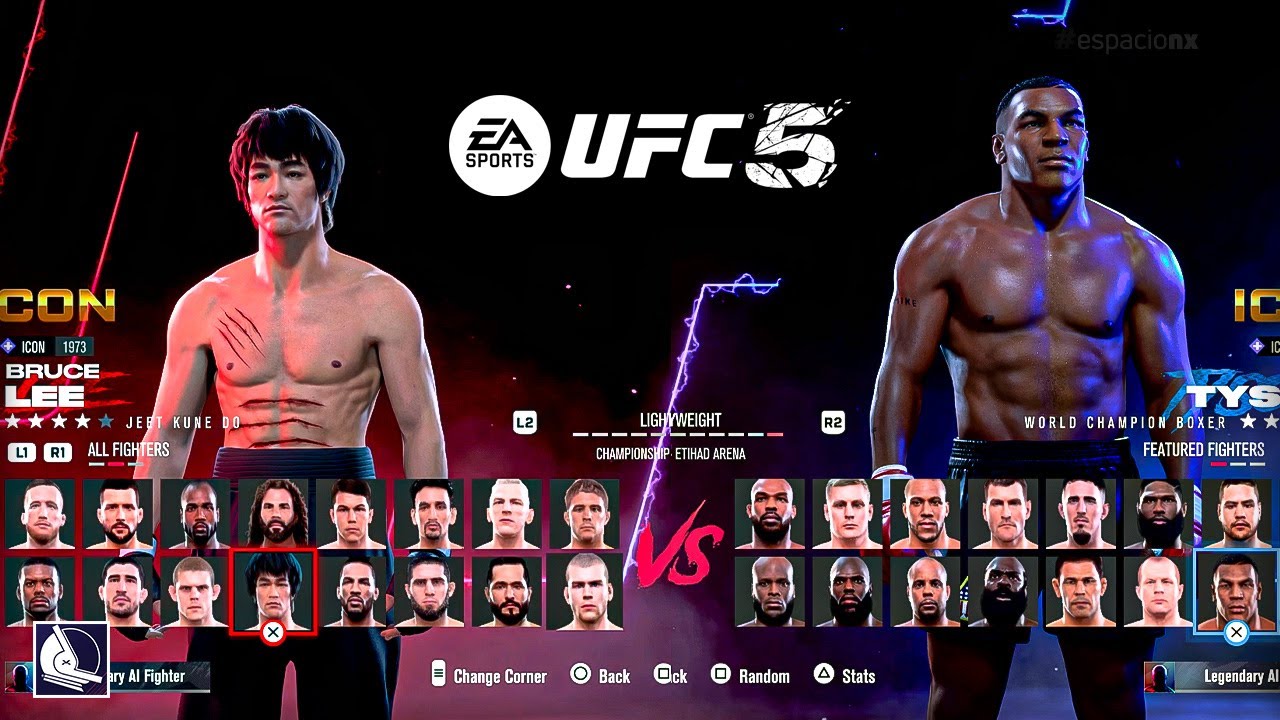1280x720 pixels.
Task: Open the Lightweight weight class selector
Action: (678, 421)
